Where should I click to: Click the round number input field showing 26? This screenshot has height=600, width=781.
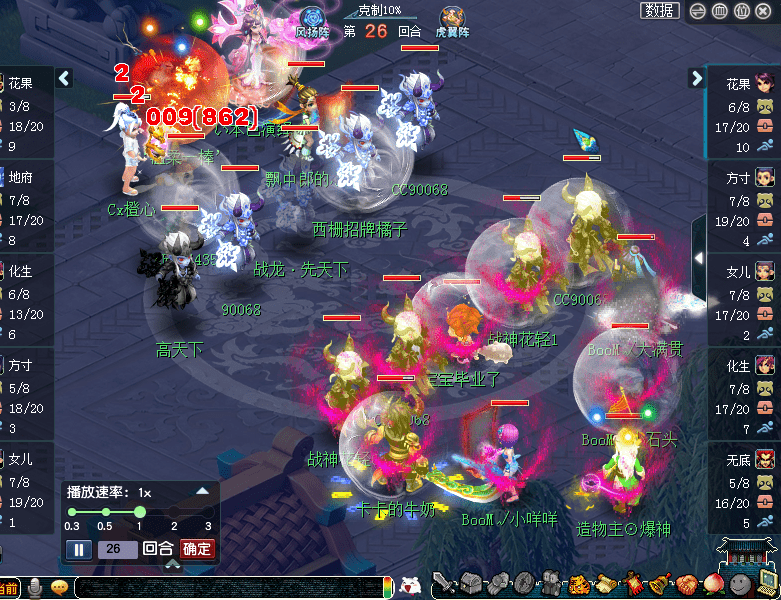click(x=116, y=549)
